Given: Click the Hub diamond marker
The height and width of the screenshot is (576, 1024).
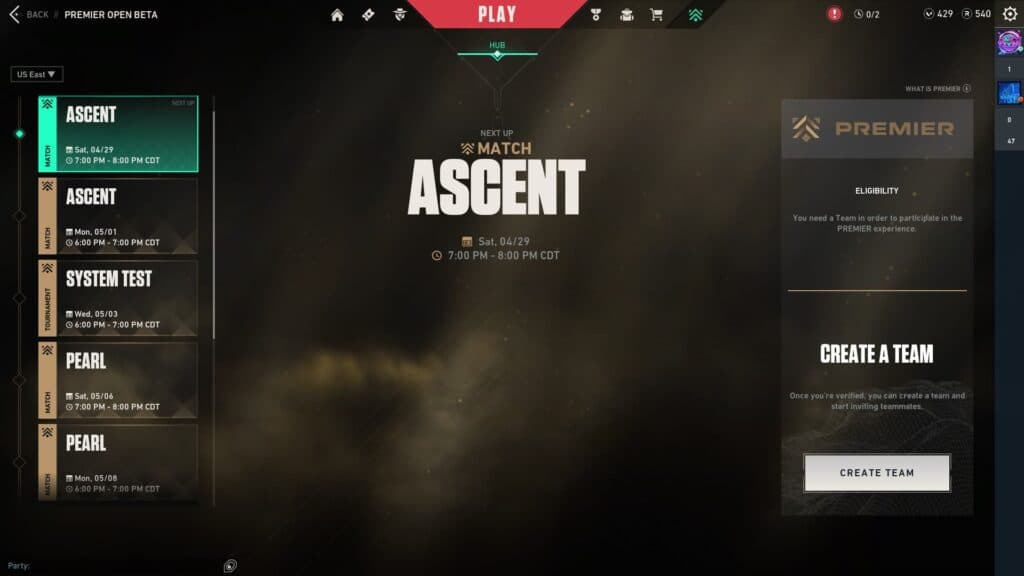Looking at the screenshot, I should tap(497, 55).
